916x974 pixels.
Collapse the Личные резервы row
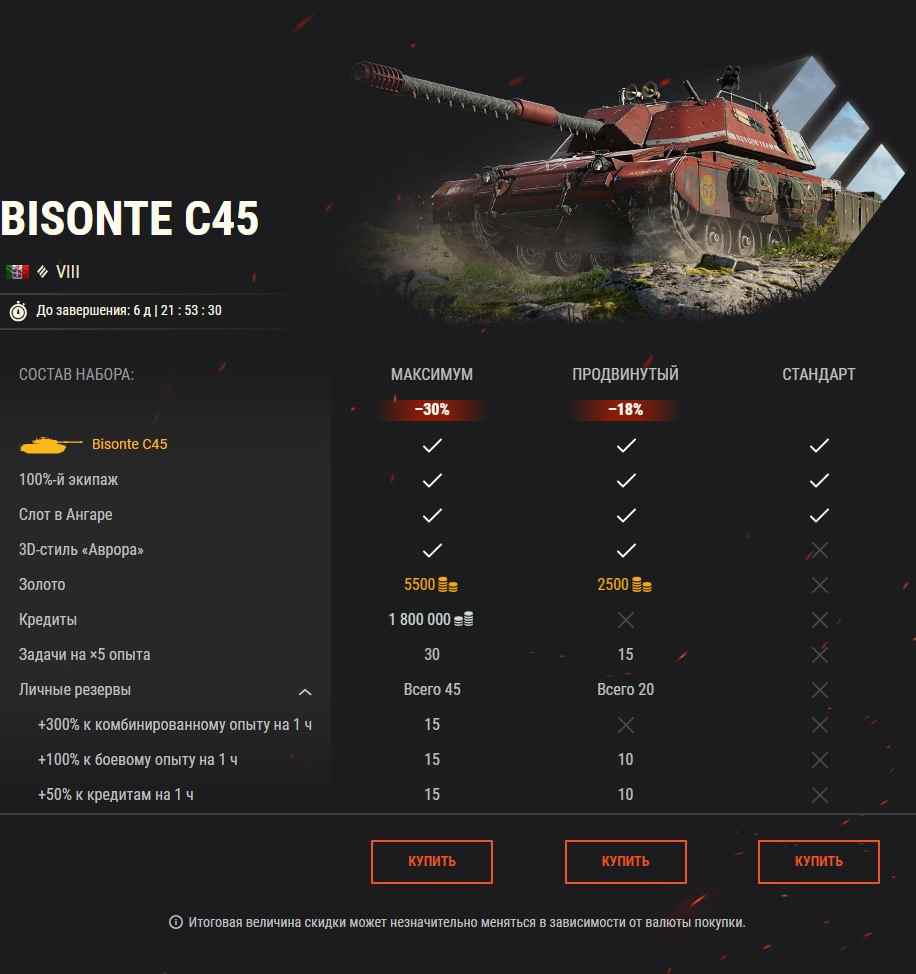pyautogui.click(x=305, y=691)
